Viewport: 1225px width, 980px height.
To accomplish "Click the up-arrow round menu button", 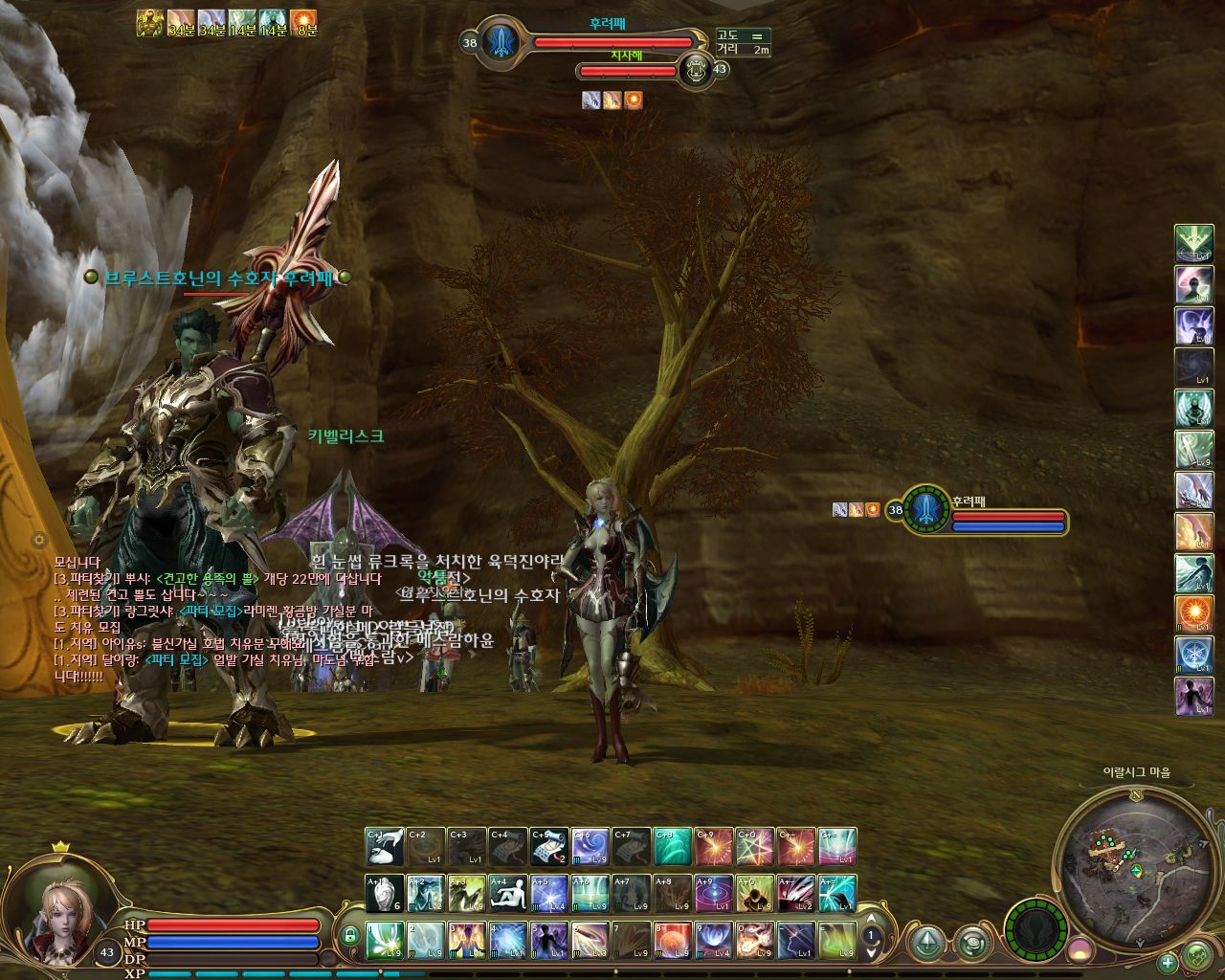I will tap(926, 944).
